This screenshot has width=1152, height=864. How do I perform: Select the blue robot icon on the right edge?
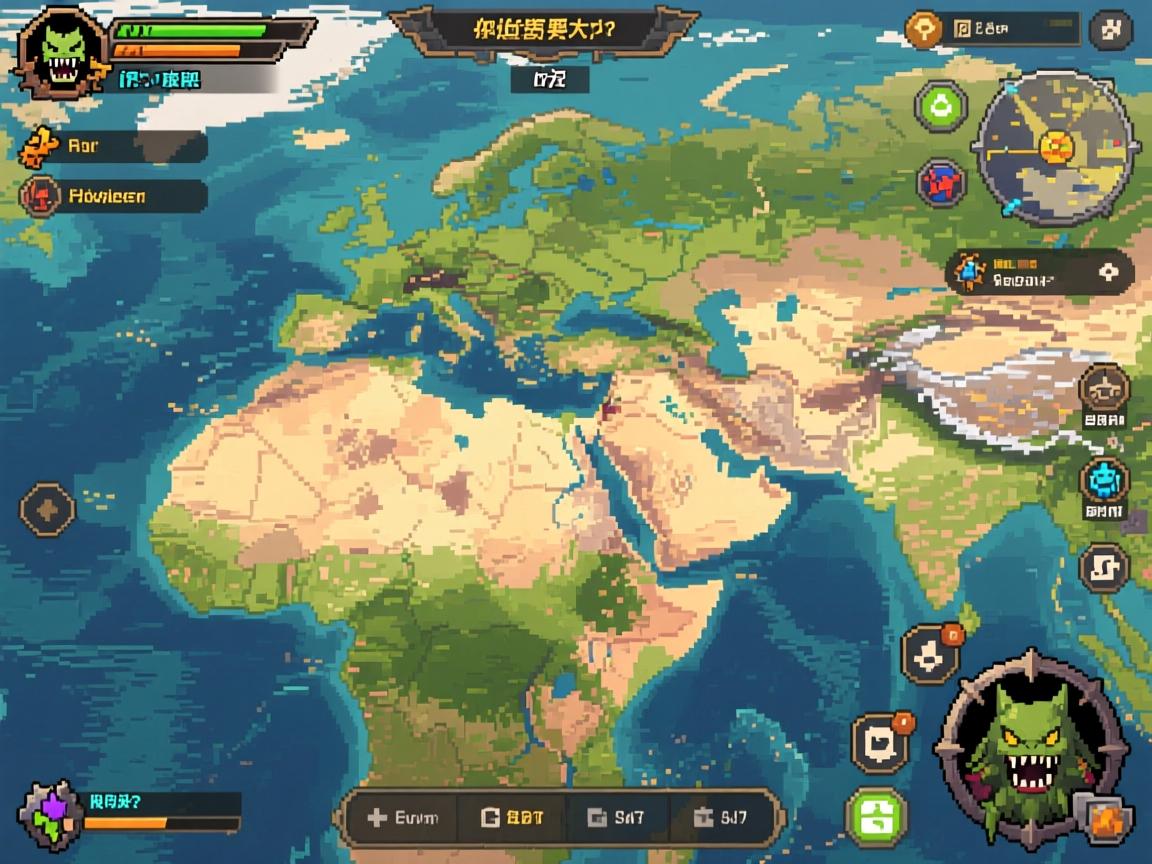pyautogui.click(x=1104, y=481)
